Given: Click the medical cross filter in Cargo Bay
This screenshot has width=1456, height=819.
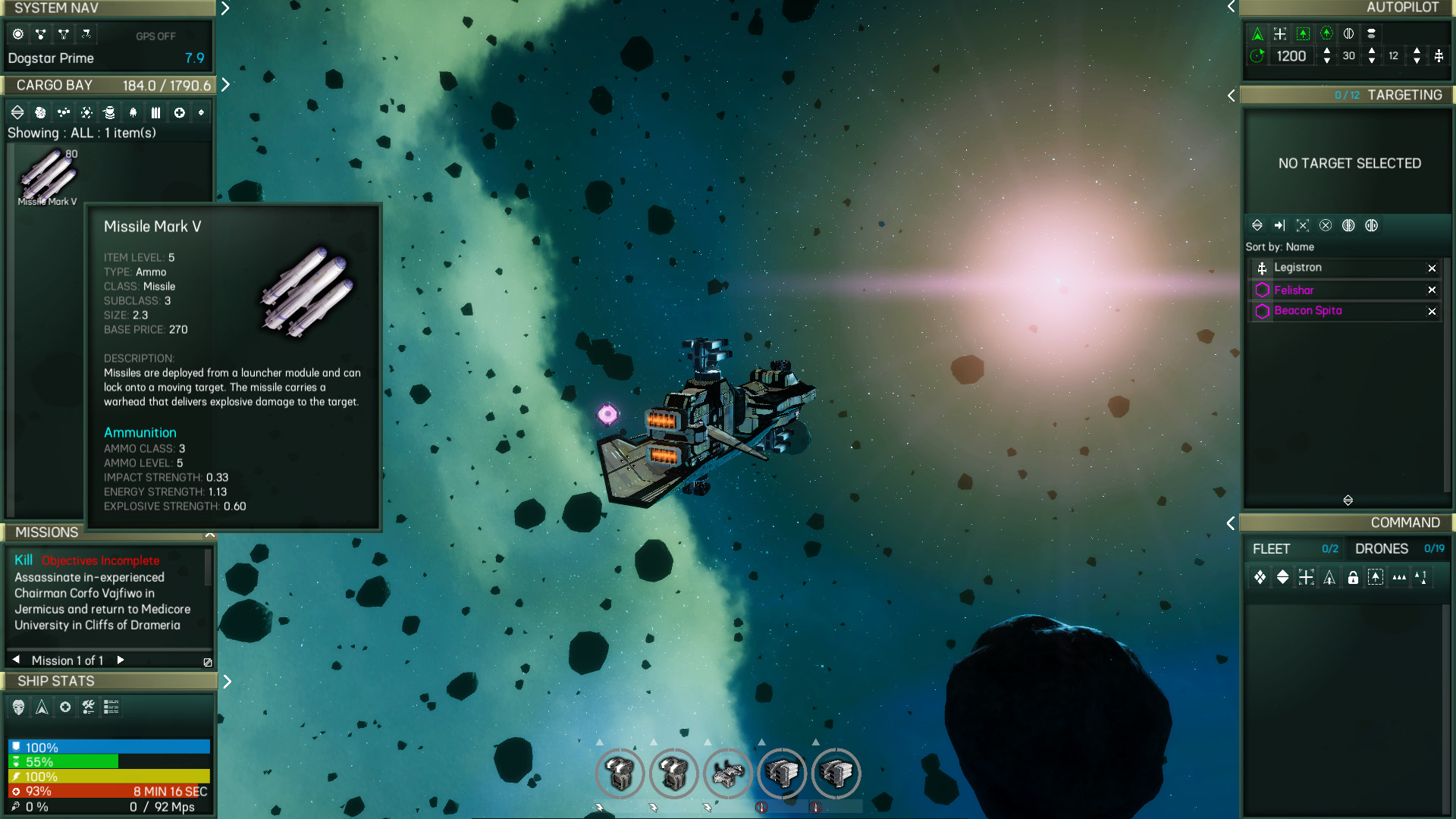Looking at the screenshot, I should [x=179, y=111].
